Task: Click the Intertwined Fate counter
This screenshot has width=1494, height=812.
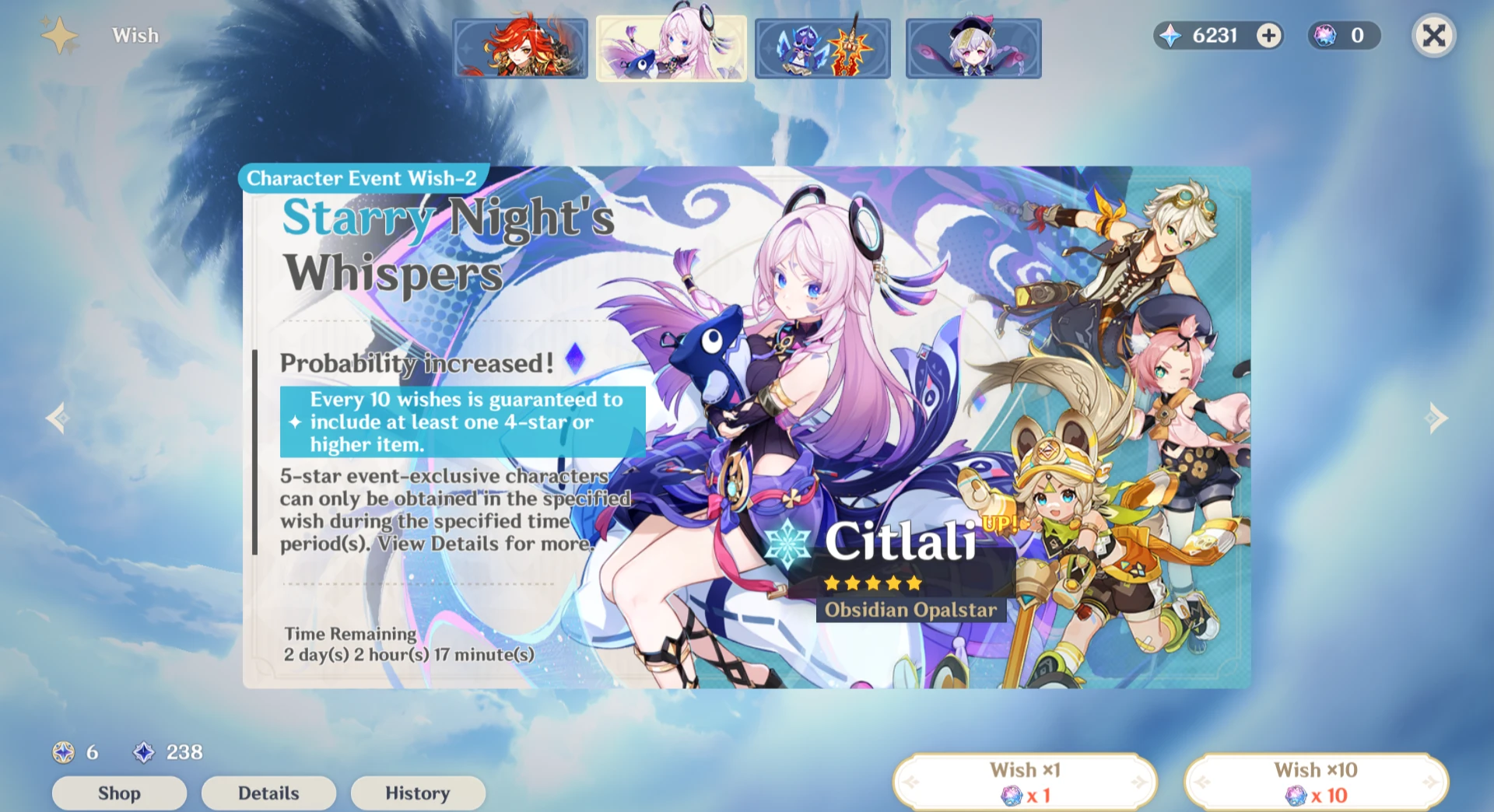Action: click(x=1344, y=35)
